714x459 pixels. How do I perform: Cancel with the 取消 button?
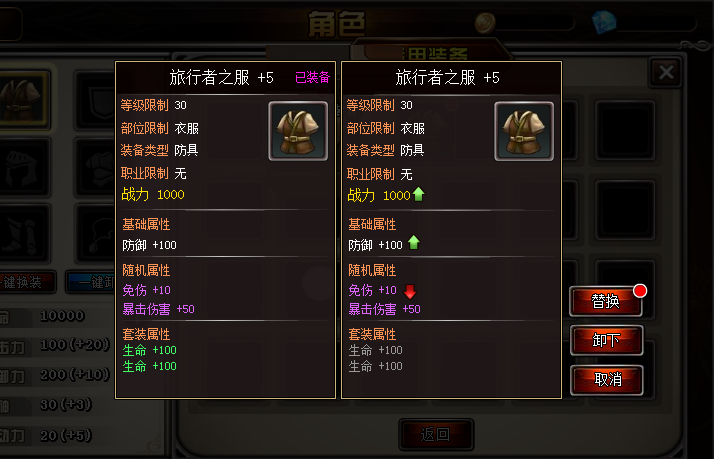click(606, 380)
